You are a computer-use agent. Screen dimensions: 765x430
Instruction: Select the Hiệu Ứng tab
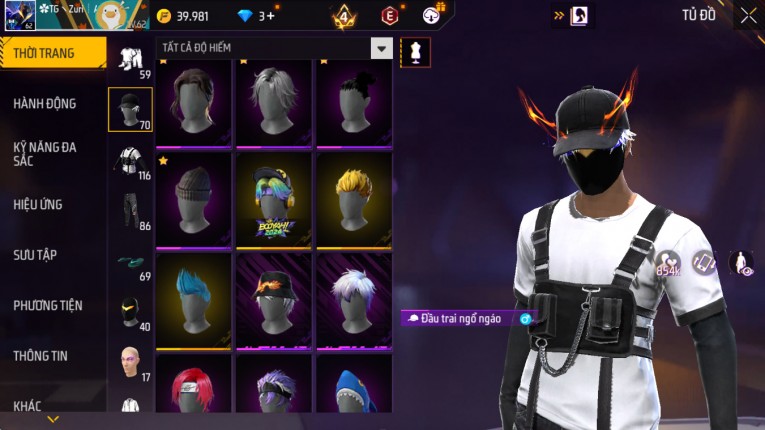(x=38, y=205)
